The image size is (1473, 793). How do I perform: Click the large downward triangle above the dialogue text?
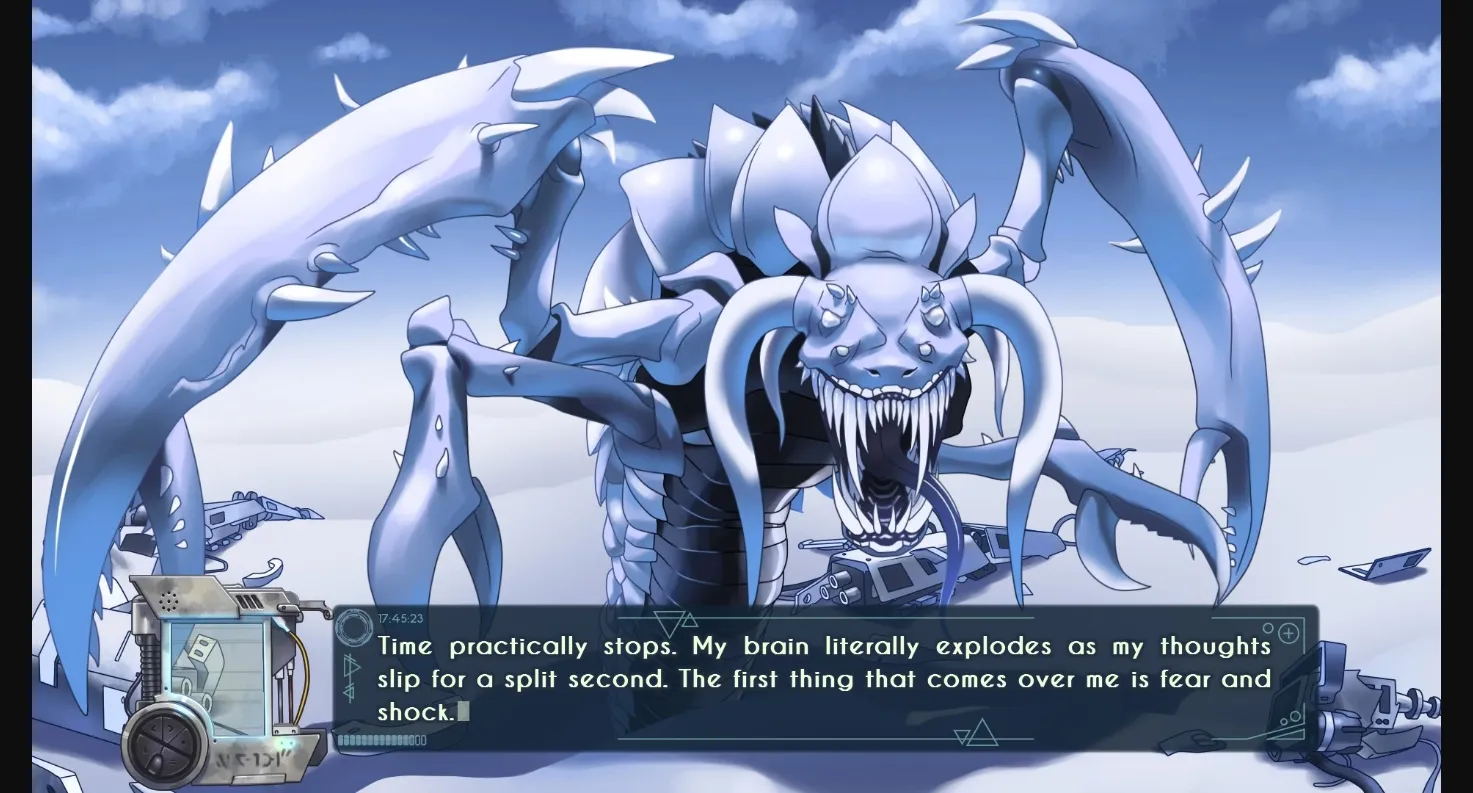click(x=670, y=618)
